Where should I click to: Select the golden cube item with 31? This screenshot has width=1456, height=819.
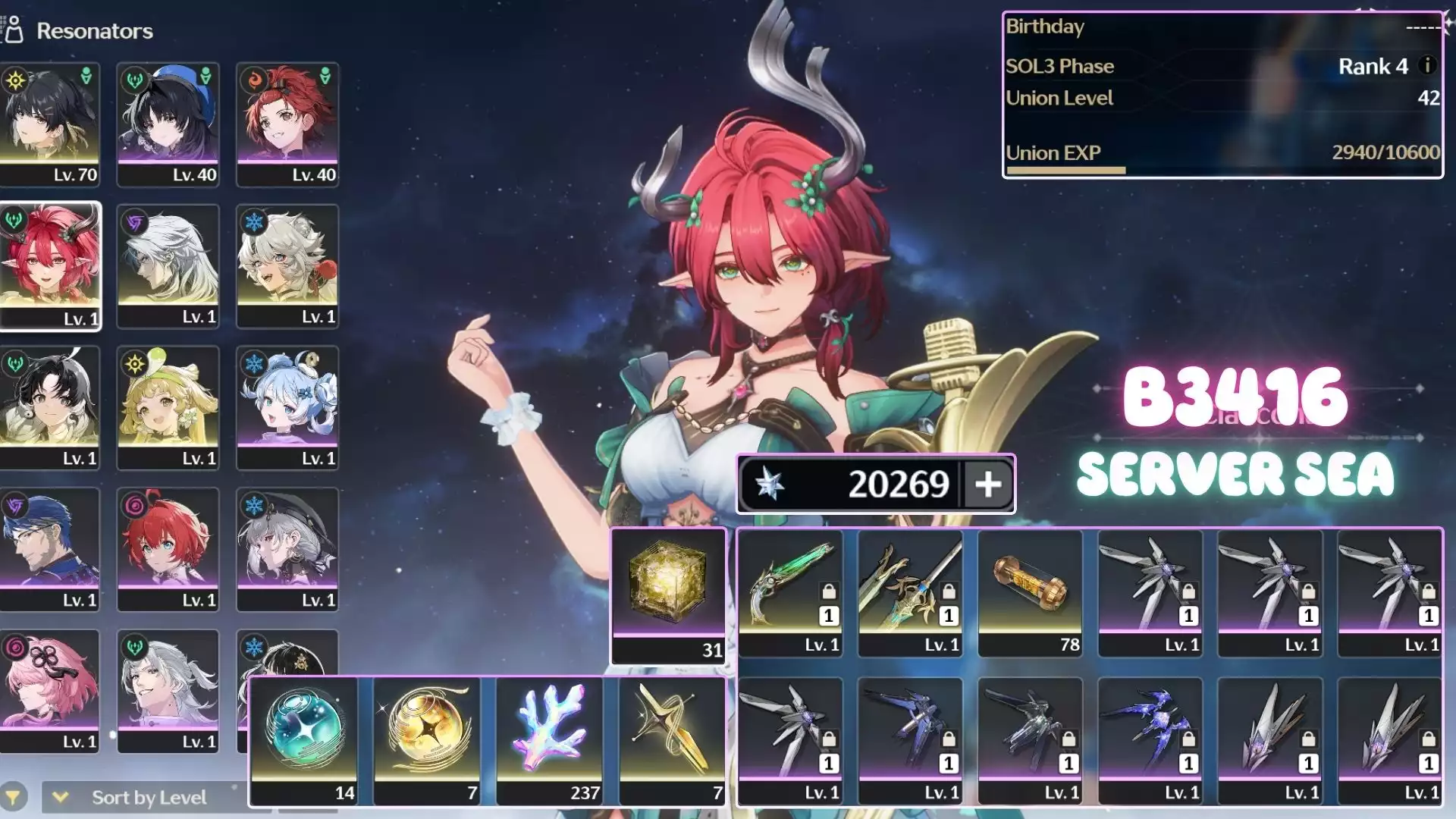[668, 595]
